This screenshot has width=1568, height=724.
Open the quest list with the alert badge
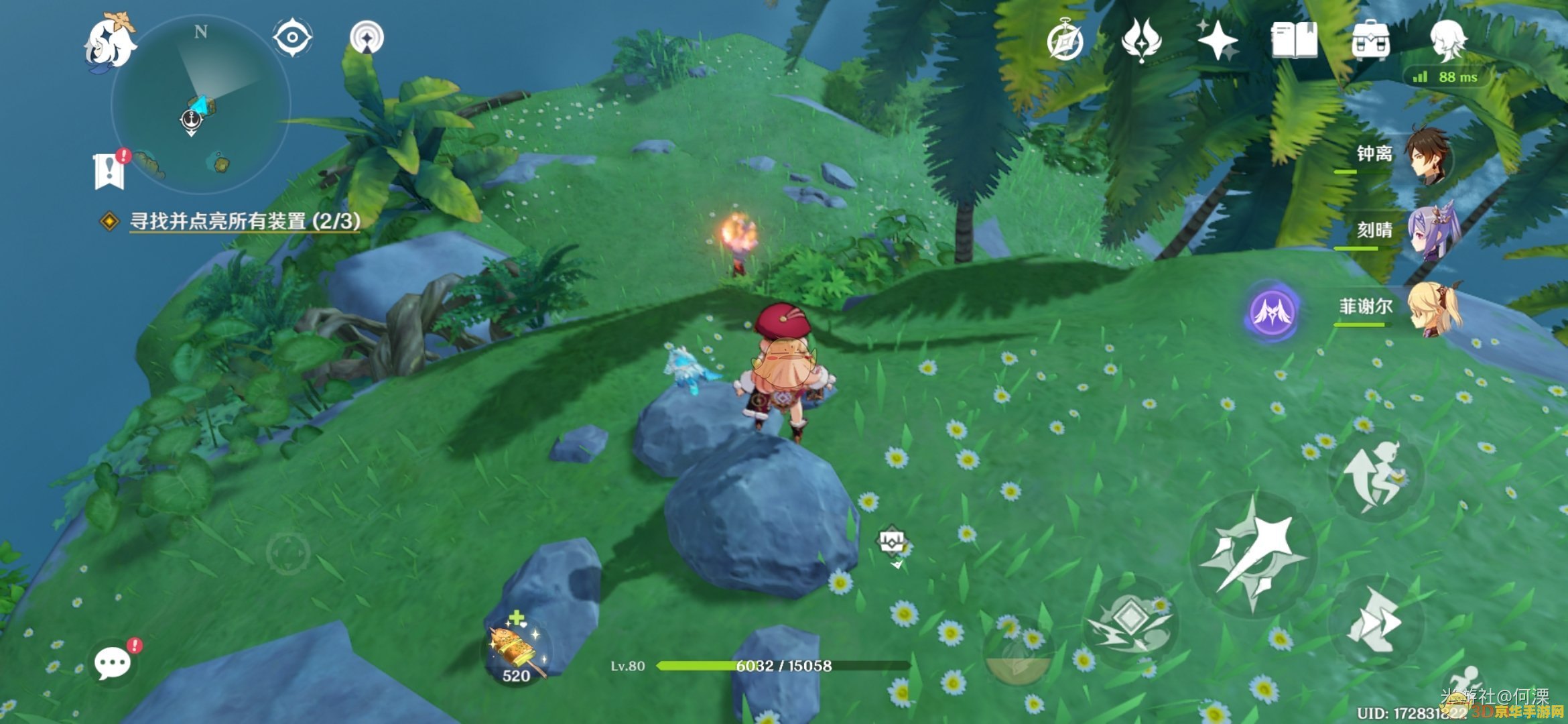coord(110,170)
